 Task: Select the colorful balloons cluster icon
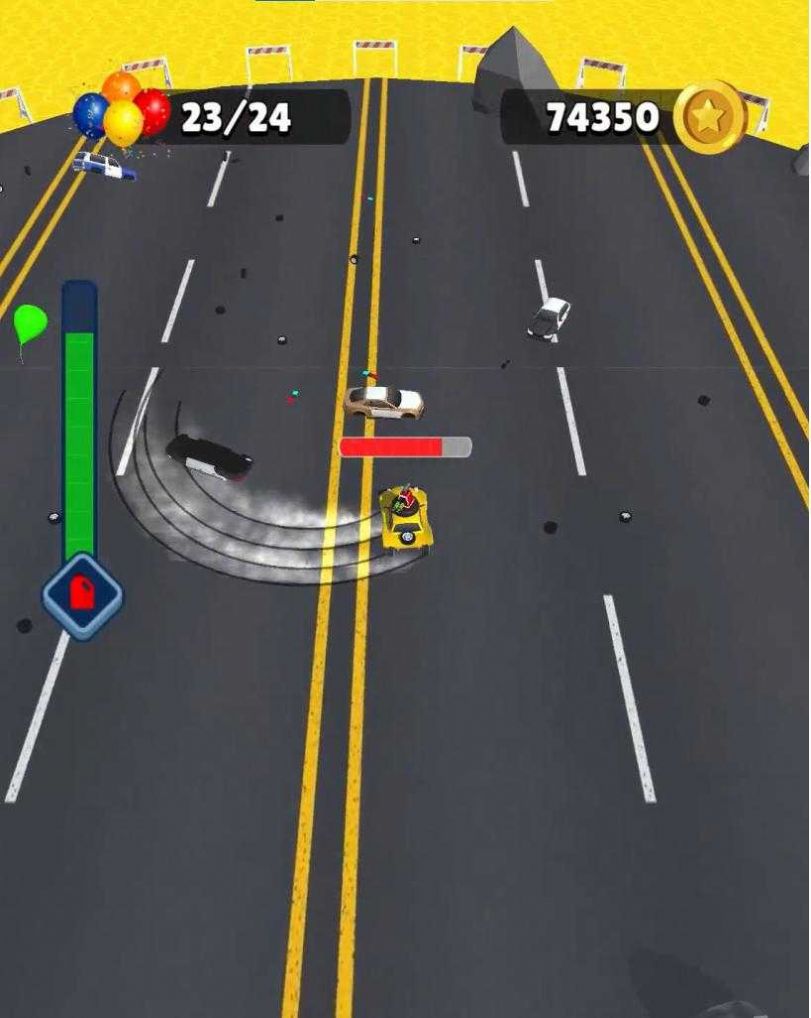tap(121, 112)
